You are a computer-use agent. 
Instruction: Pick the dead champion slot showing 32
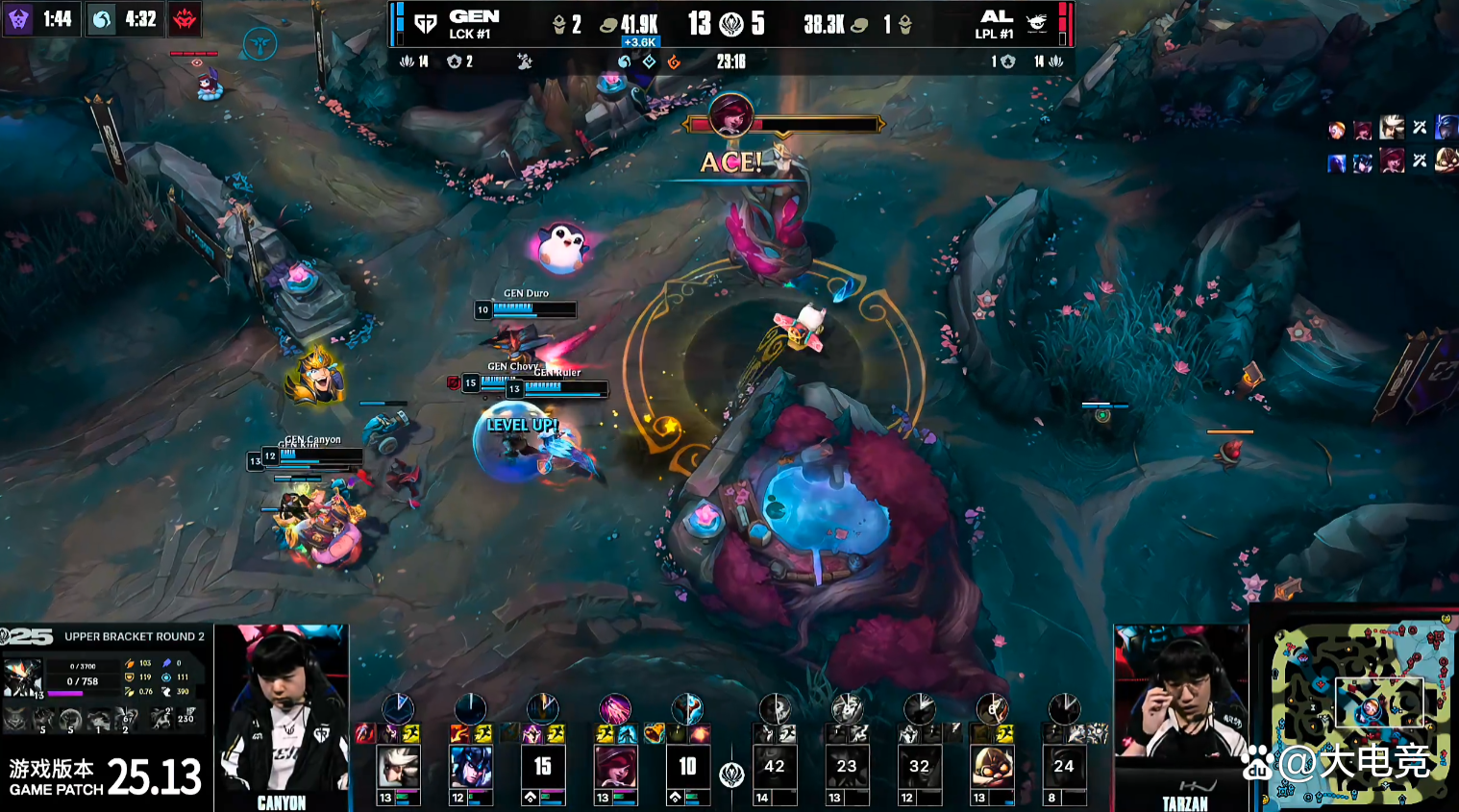pos(920,767)
